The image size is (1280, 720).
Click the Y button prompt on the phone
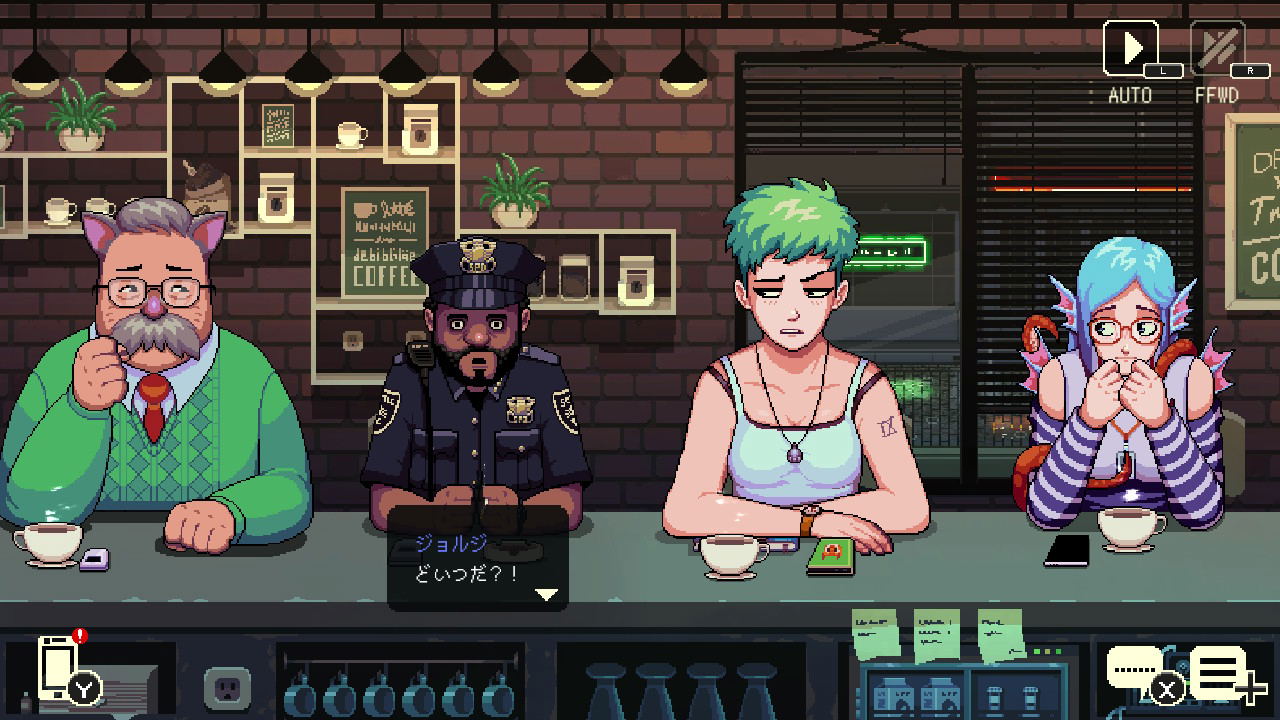(83, 688)
